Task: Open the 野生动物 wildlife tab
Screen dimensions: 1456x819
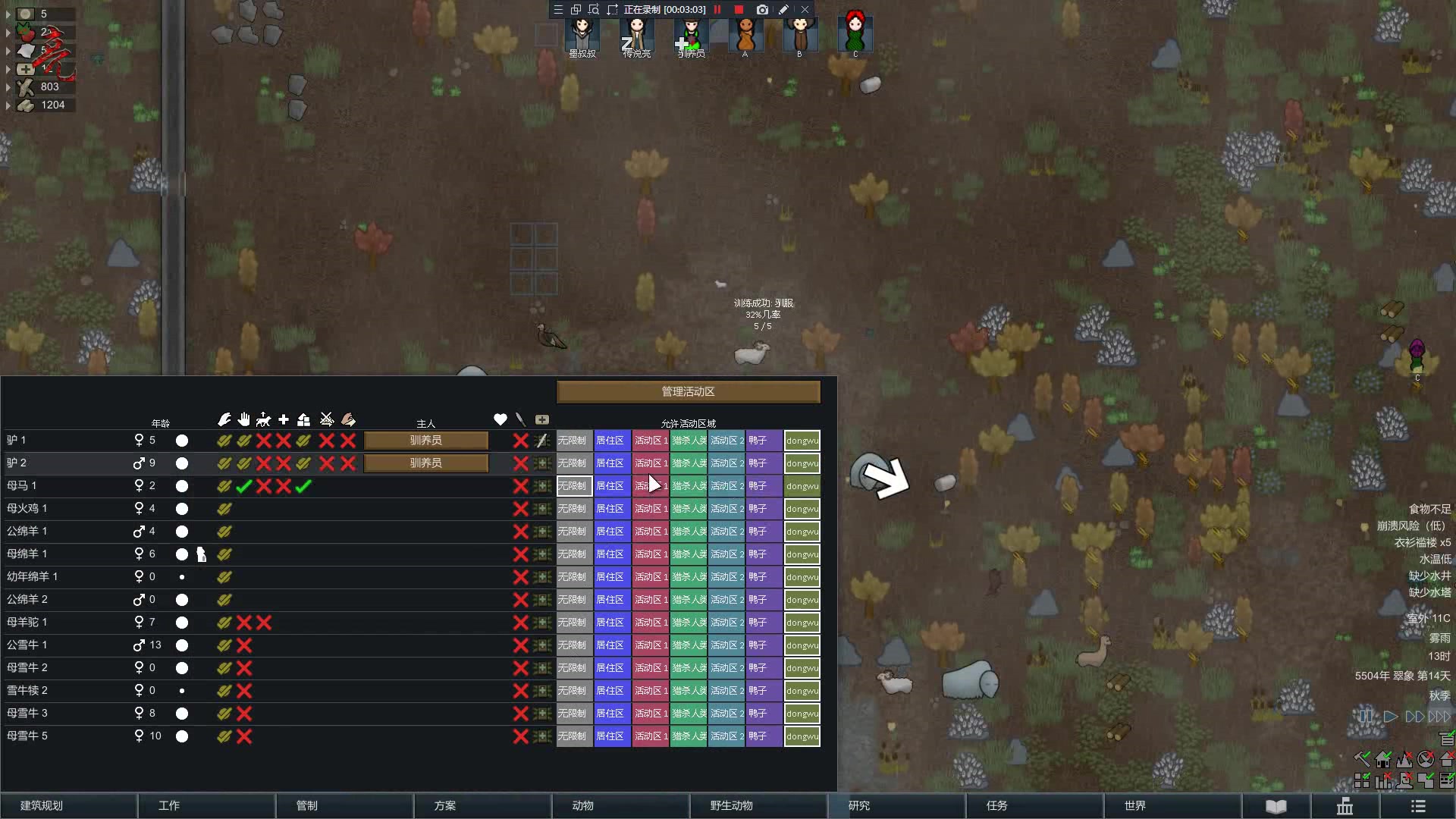Action: [x=731, y=805]
